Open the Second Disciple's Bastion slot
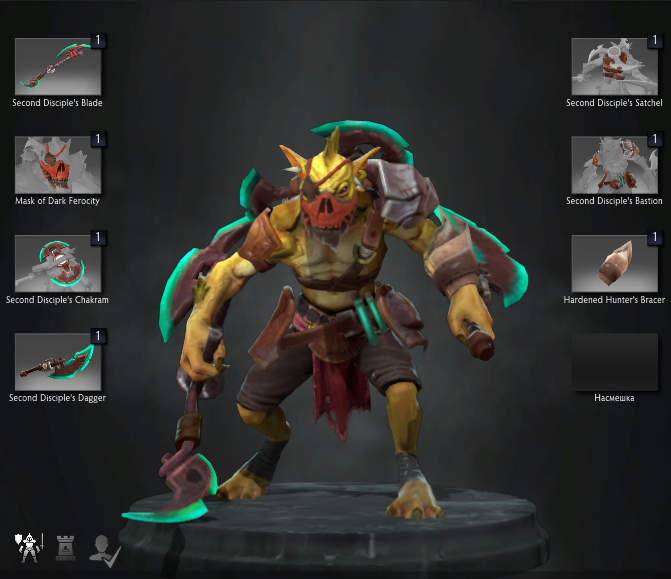Image resolution: width=671 pixels, height=579 pixels. [614, 164]
